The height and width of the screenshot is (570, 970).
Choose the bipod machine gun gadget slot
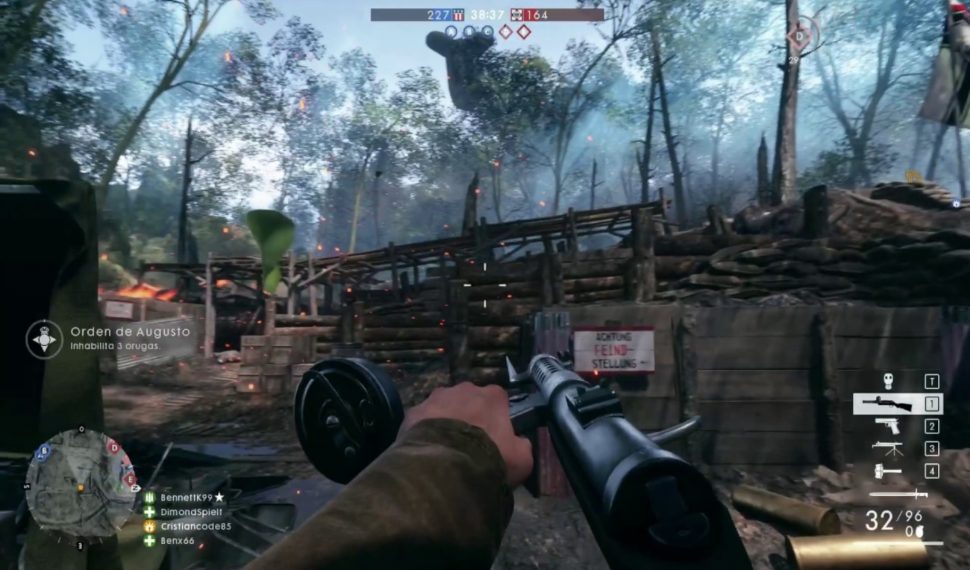(x=887, y=449)
